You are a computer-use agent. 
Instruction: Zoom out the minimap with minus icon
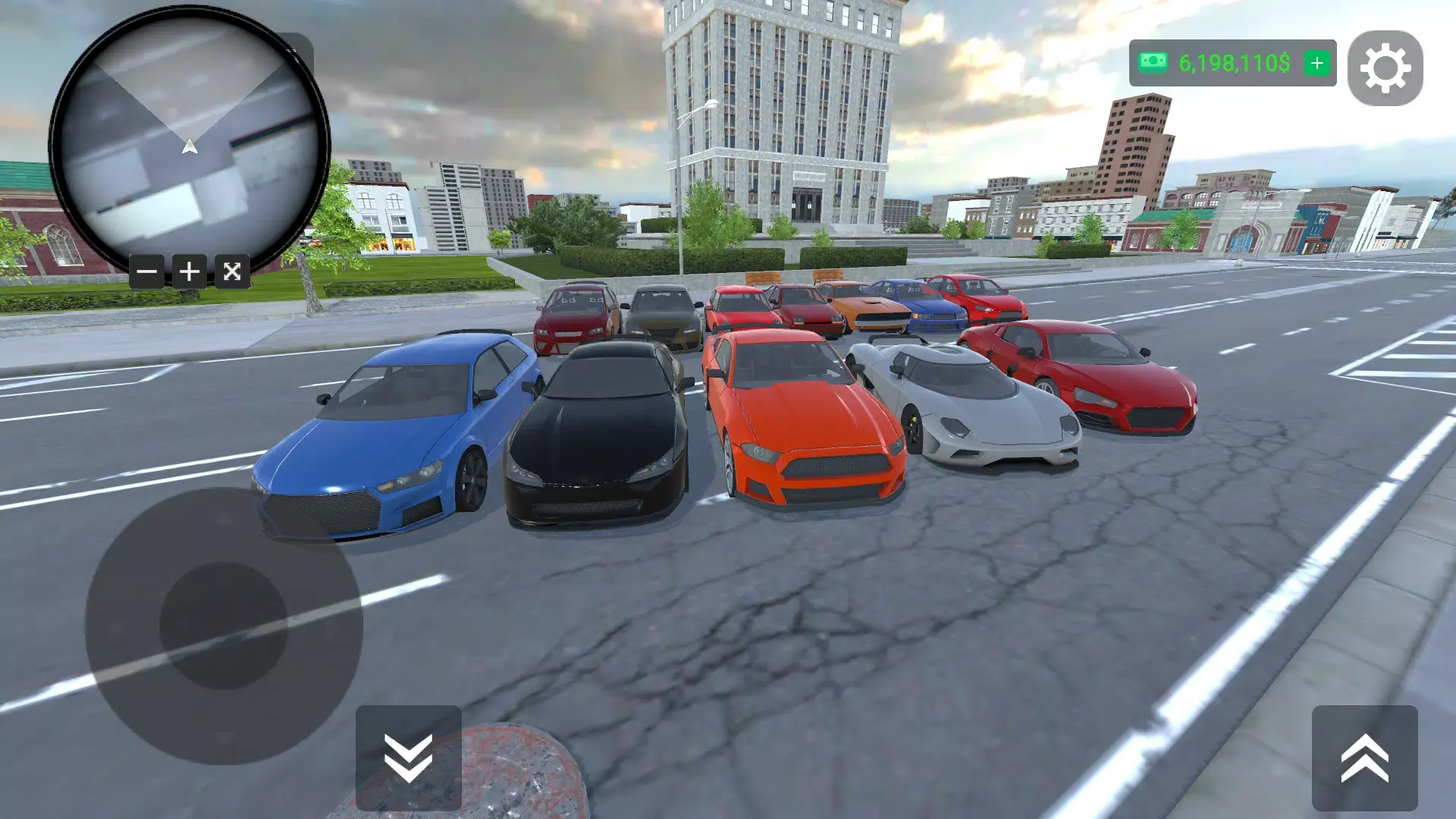(x=146, y=270)
